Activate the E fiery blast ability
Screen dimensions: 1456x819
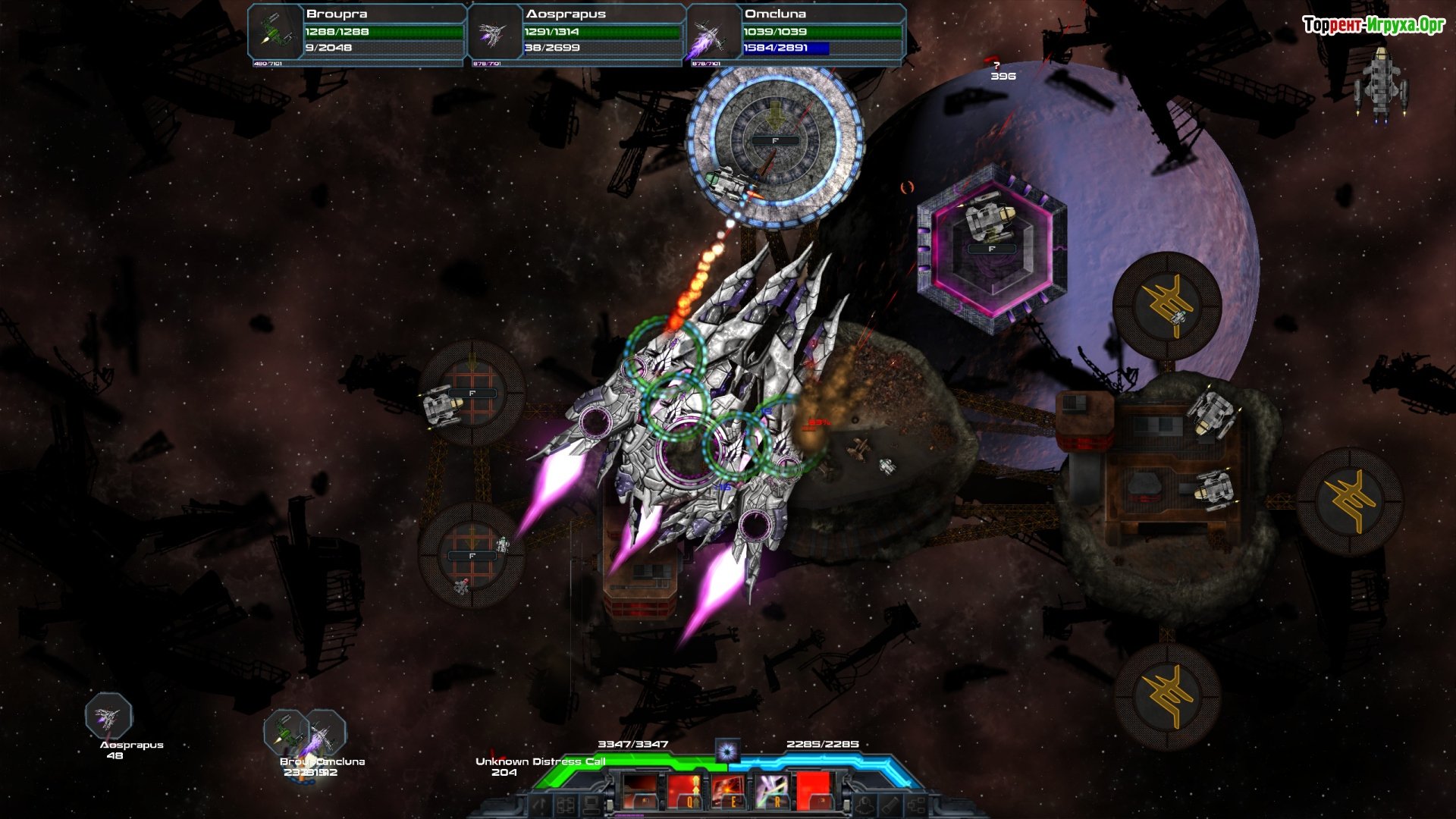point(730,792)
